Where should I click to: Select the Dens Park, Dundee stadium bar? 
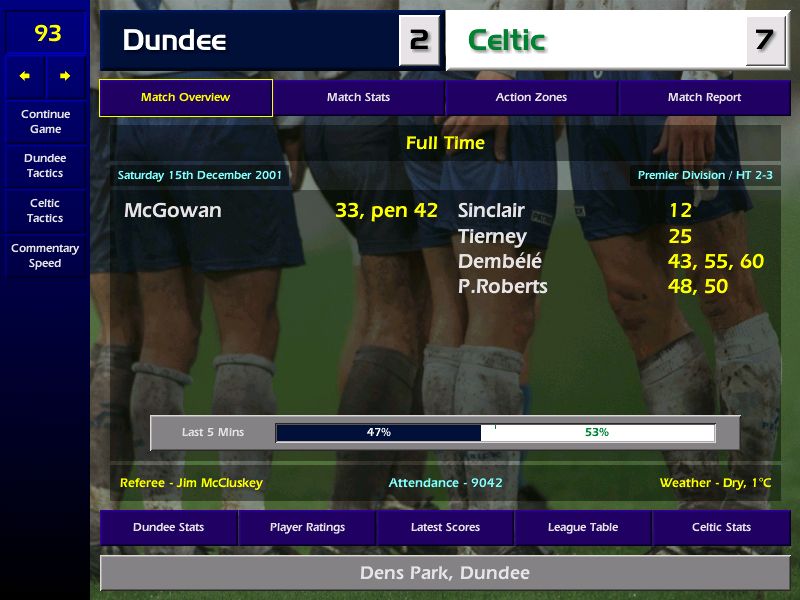pyautogui.click(x=445, y=573)
